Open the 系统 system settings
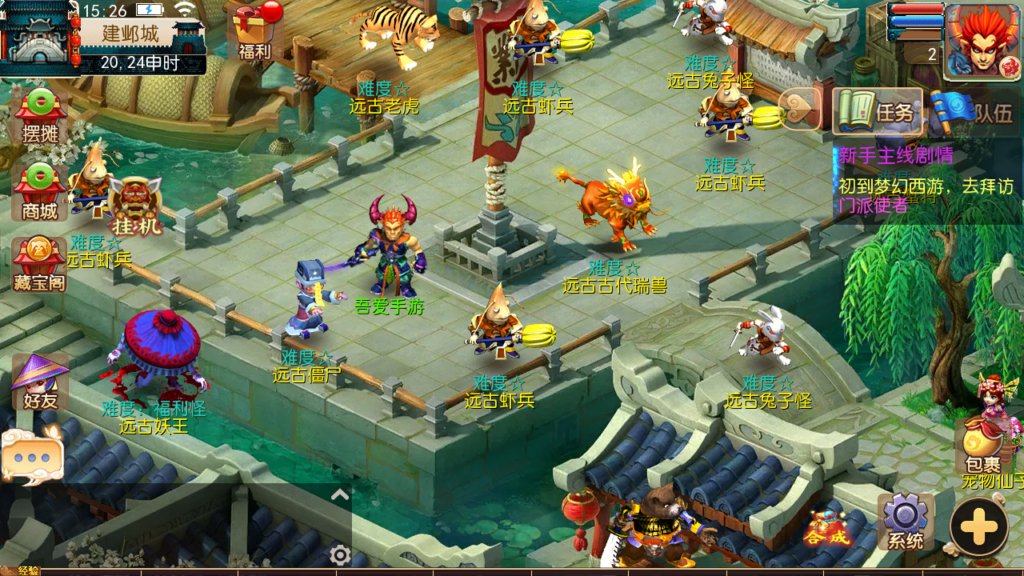Screen dimensions: 1024x576 [x=905, y=522]
